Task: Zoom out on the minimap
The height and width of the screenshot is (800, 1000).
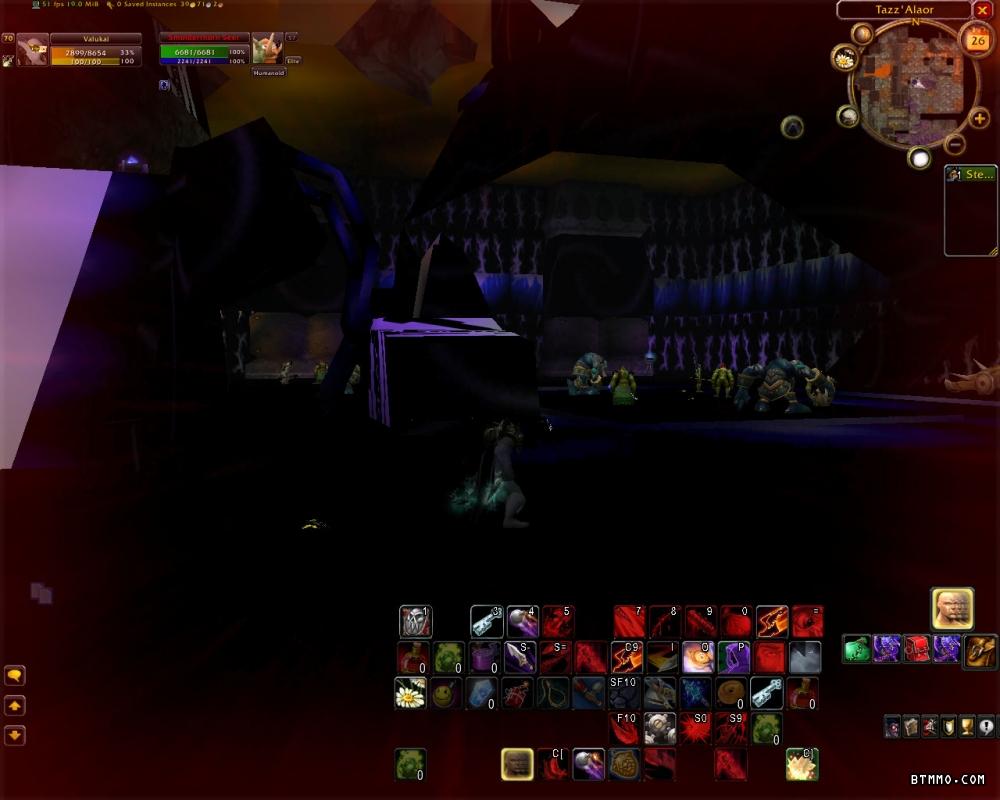Action: pos(954,143)
